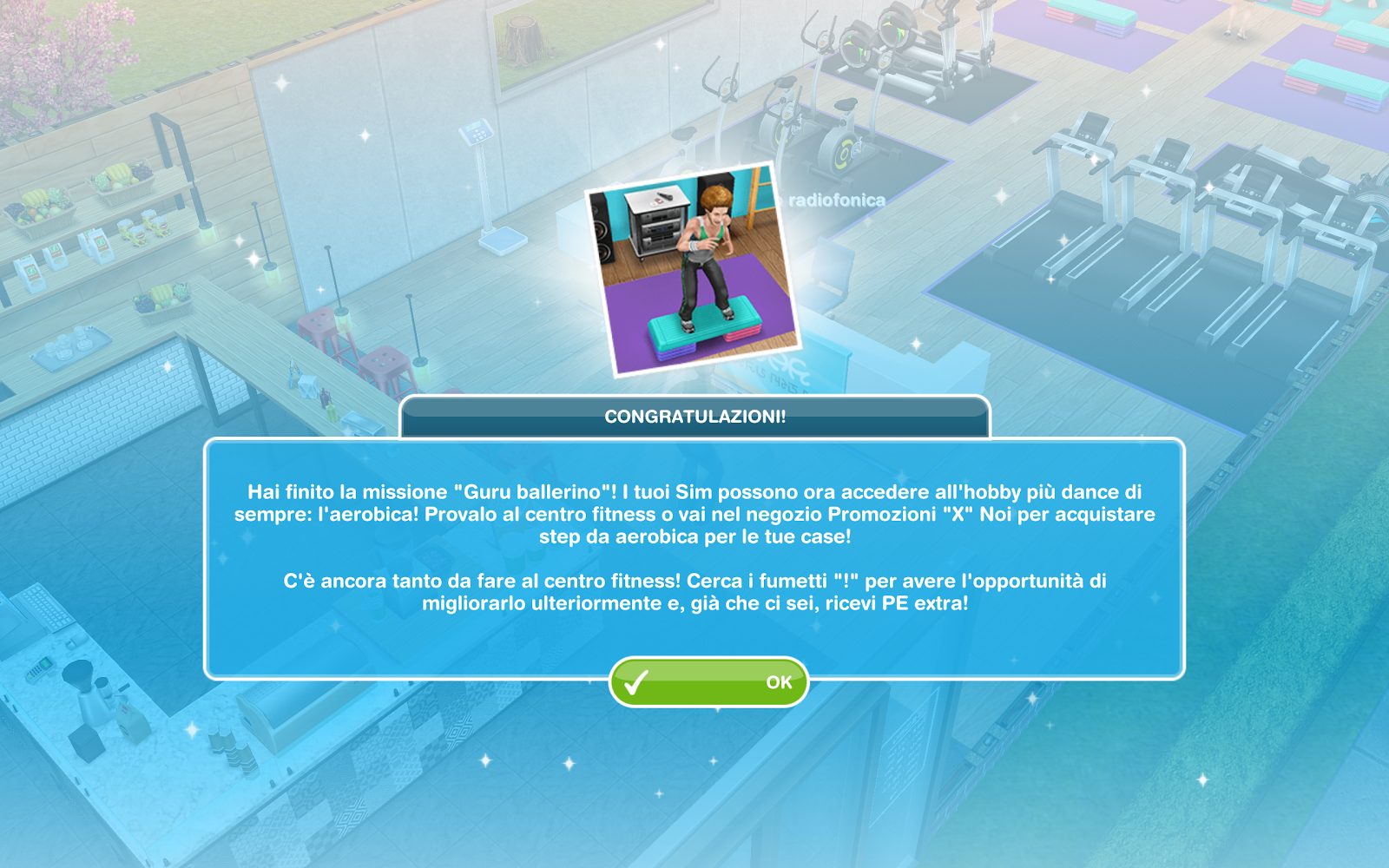
Task: Click the 'radiofonica' floating text label
Action: pos(839,198)
